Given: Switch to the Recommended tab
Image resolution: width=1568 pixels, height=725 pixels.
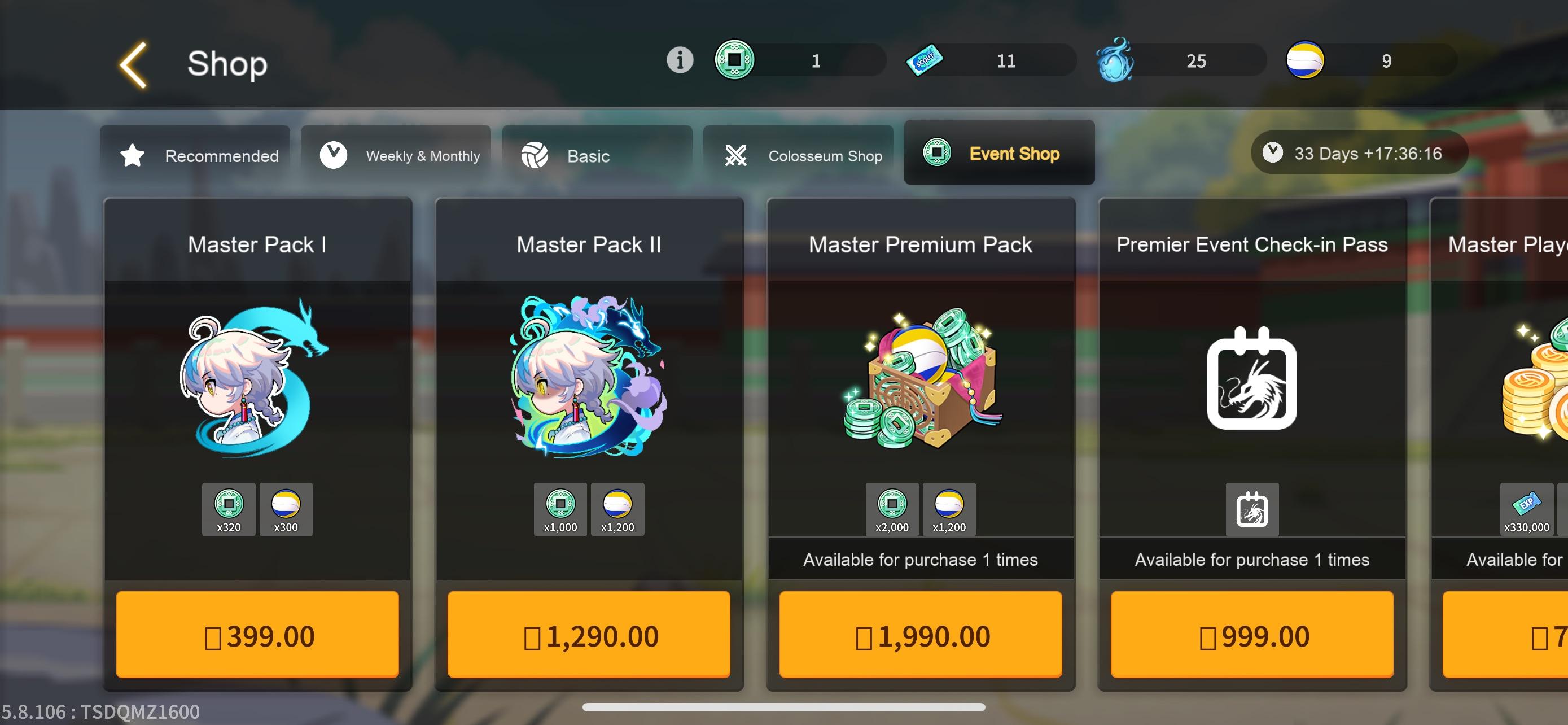Looking at the screenshot, I should point(195,156).
